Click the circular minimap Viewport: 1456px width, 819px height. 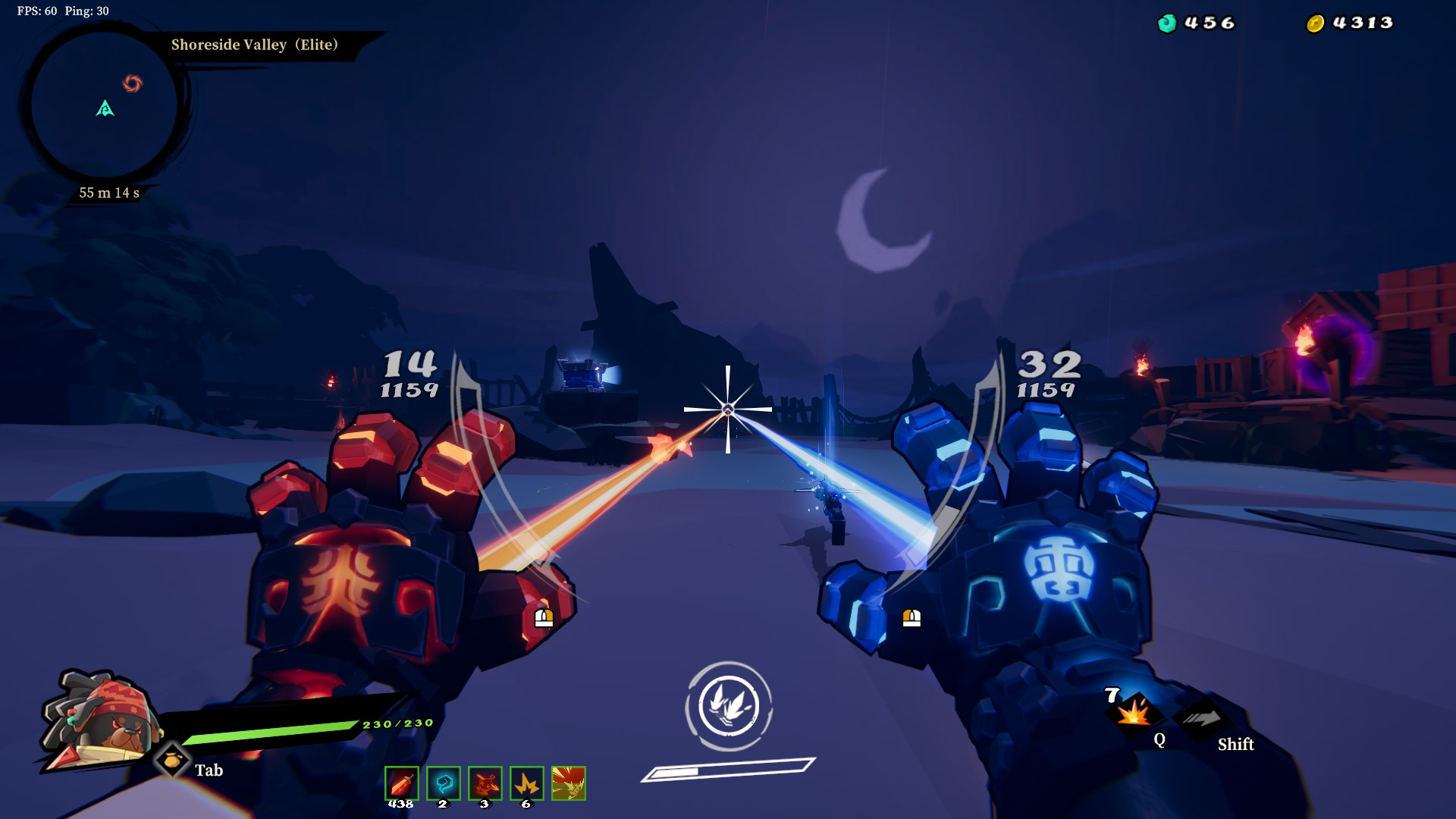(104, 105)
